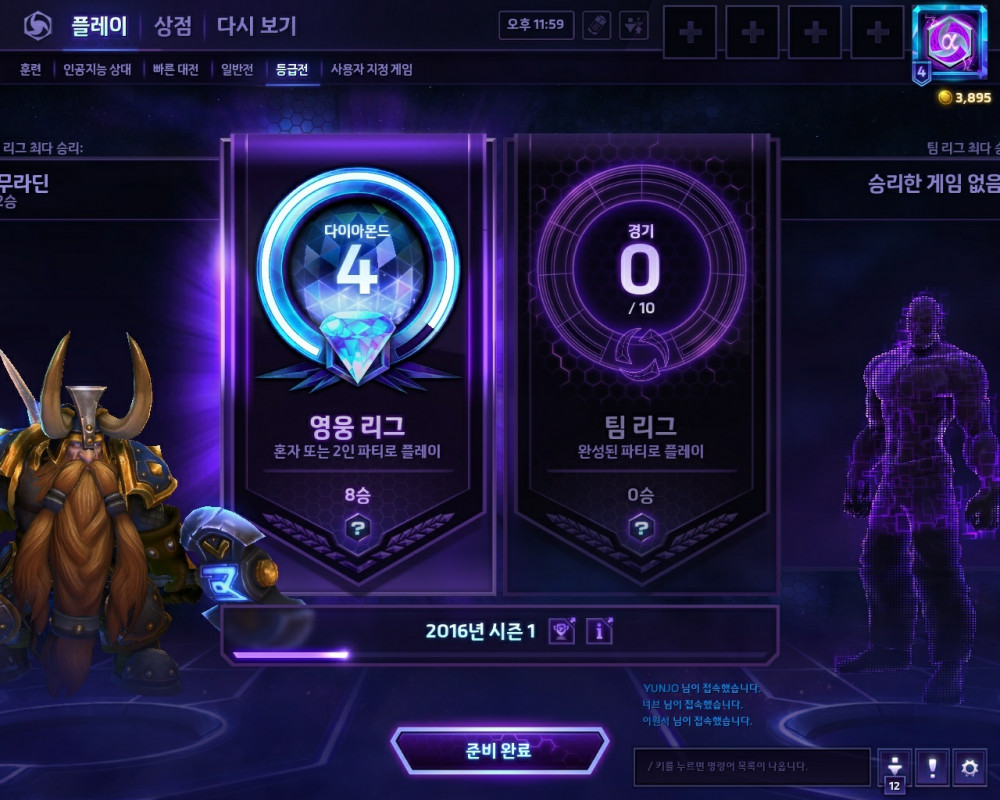Click the question mark under 8승

click(x=358, y=528)
